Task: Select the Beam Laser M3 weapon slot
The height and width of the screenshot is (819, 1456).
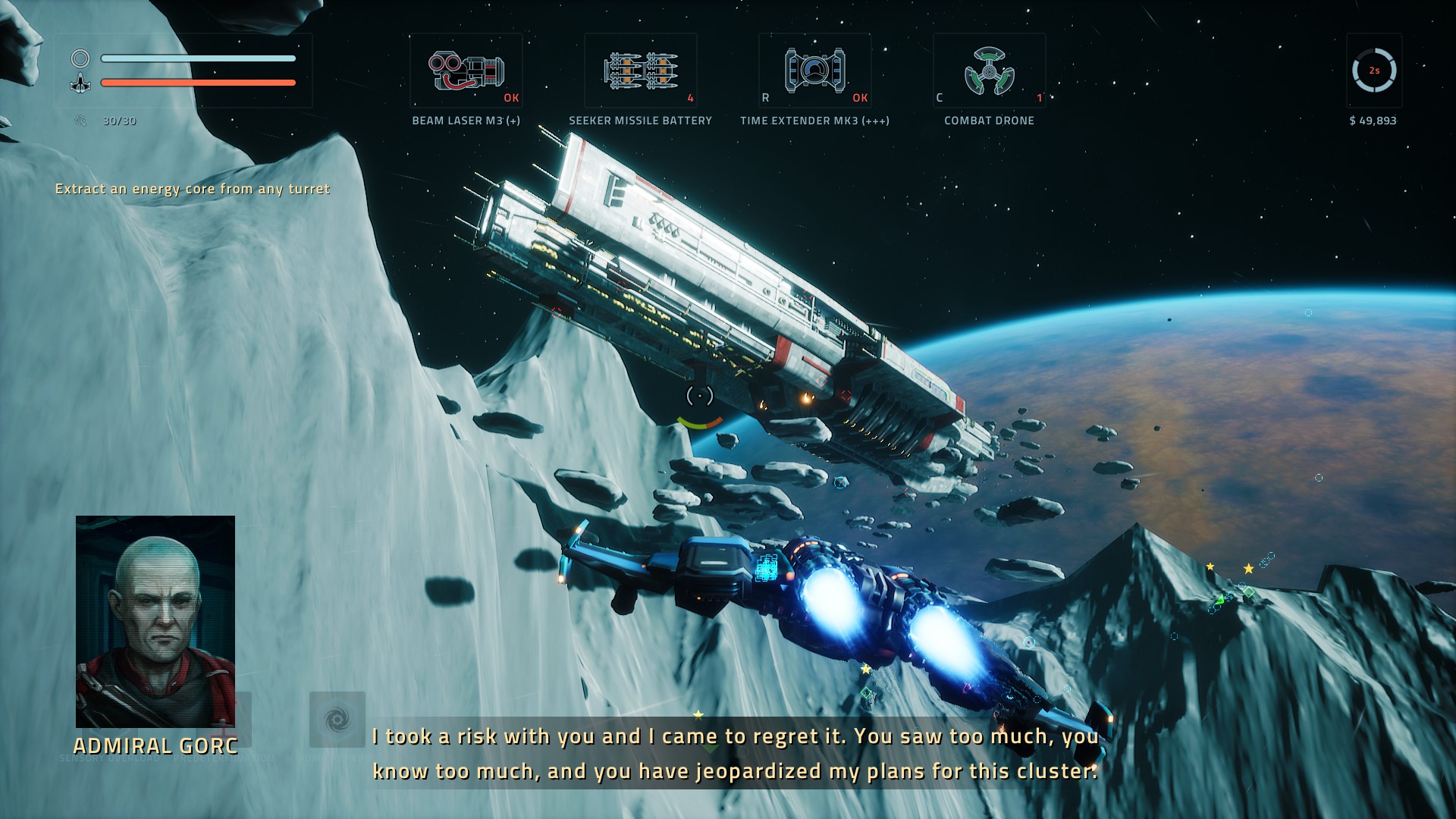Action: point(466,71)
